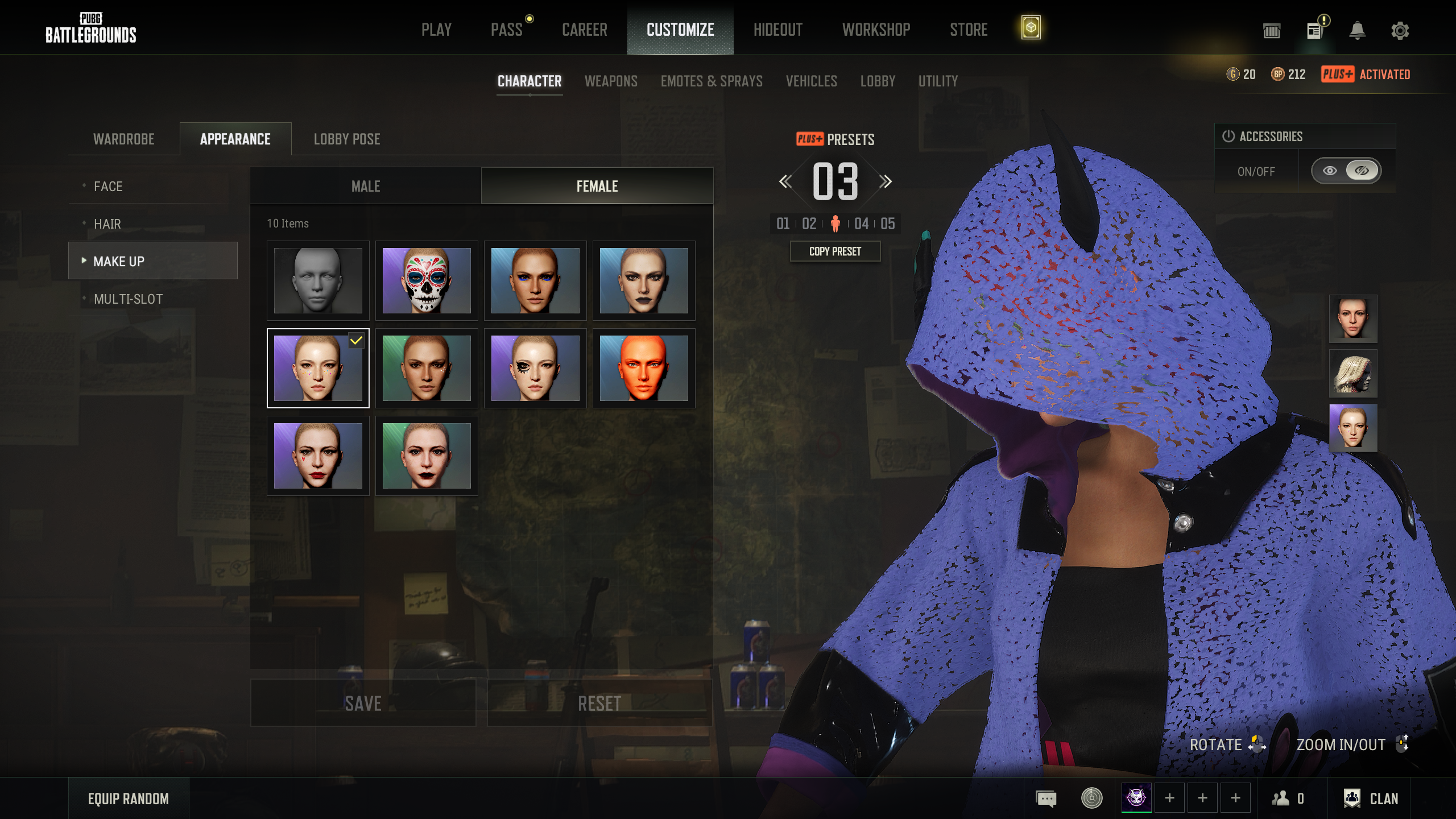Screen dimensions: 1456x819
Task: Open the Lobby Pose tab
Action: [x=347, y=139]
